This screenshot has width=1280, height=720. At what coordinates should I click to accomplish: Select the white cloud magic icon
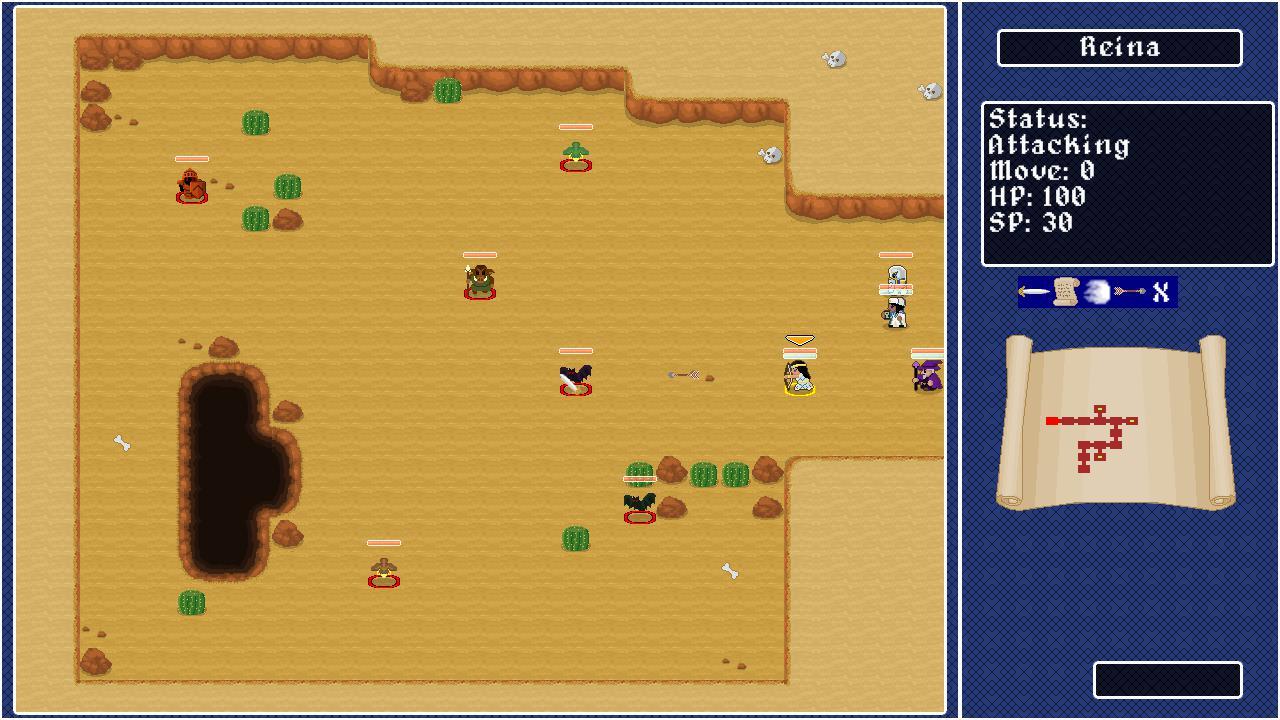[x=1095, y=292]
